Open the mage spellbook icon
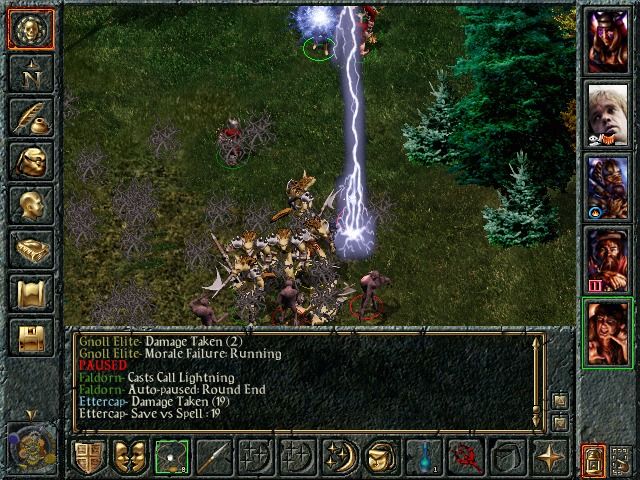This screenshot has width=640, height=480. [31, 248]
